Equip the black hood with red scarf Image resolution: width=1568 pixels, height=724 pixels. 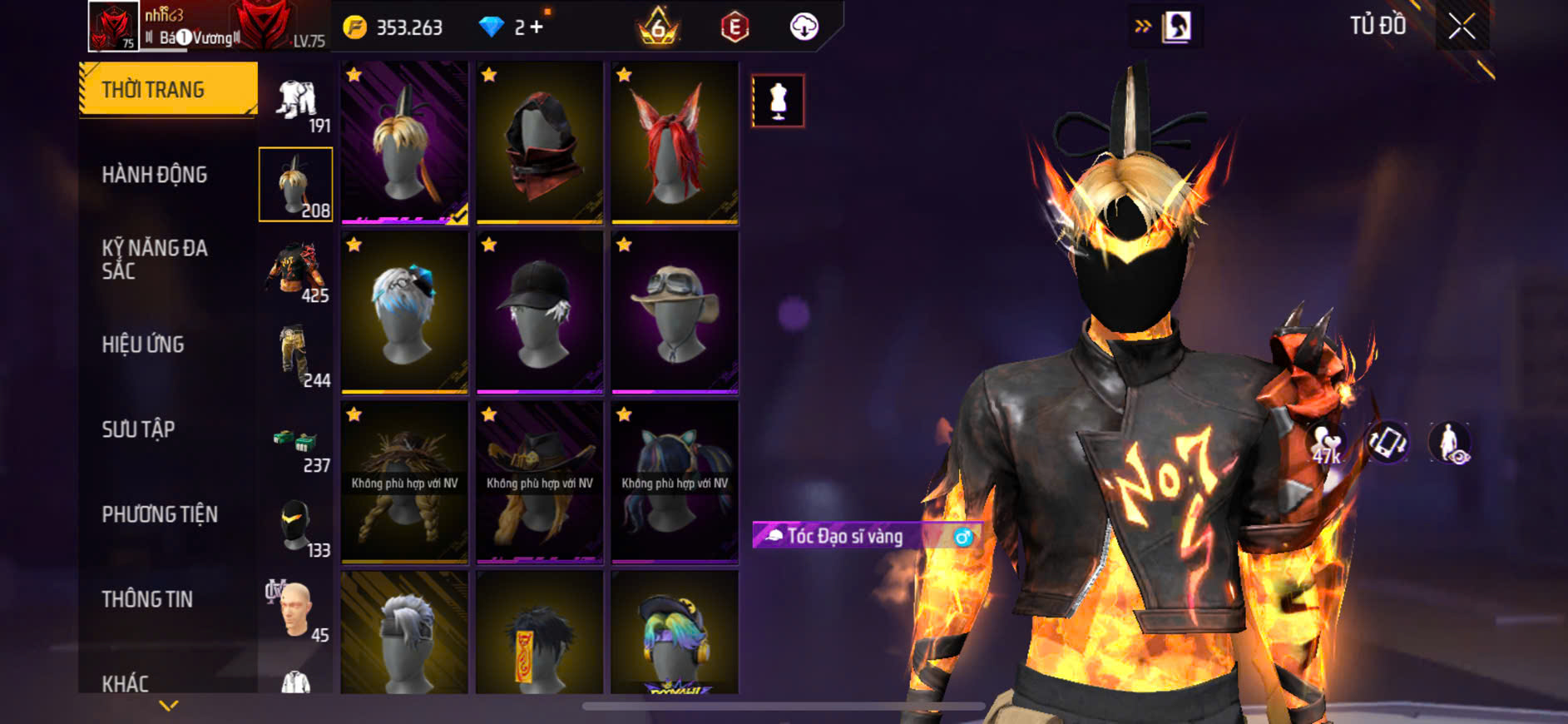540,142
